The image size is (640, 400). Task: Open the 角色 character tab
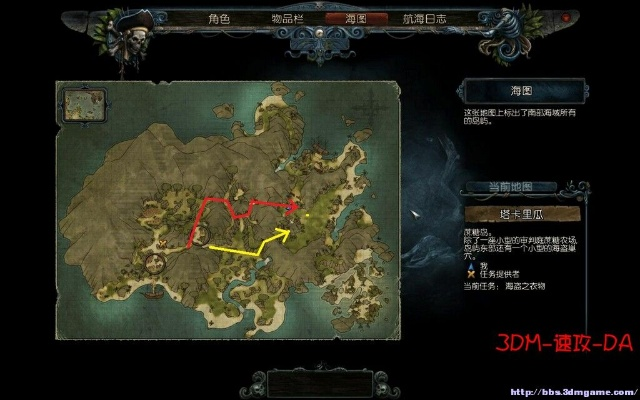tap(219, 18)
